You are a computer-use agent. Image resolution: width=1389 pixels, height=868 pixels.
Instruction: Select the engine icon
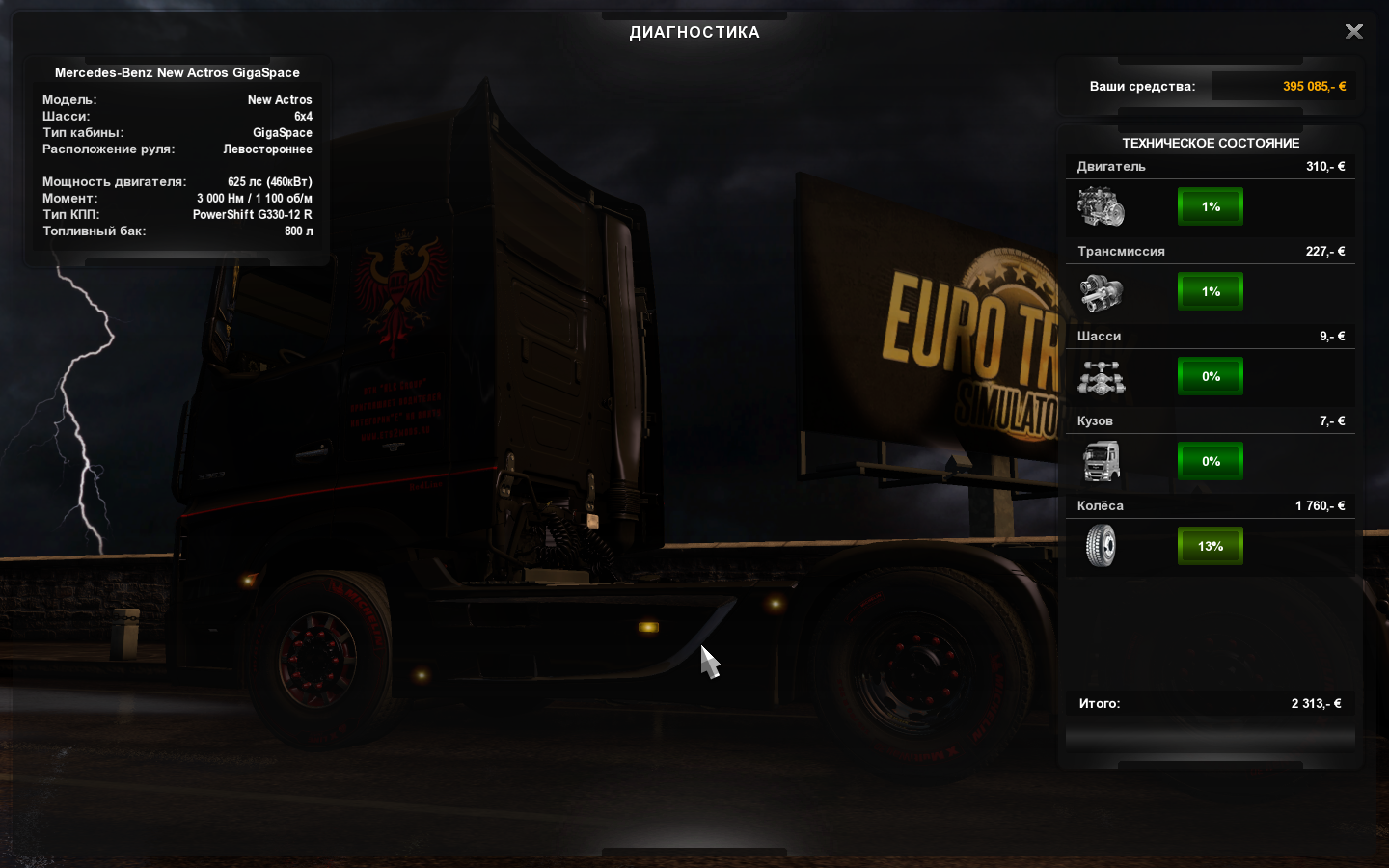click(1101, 207)
